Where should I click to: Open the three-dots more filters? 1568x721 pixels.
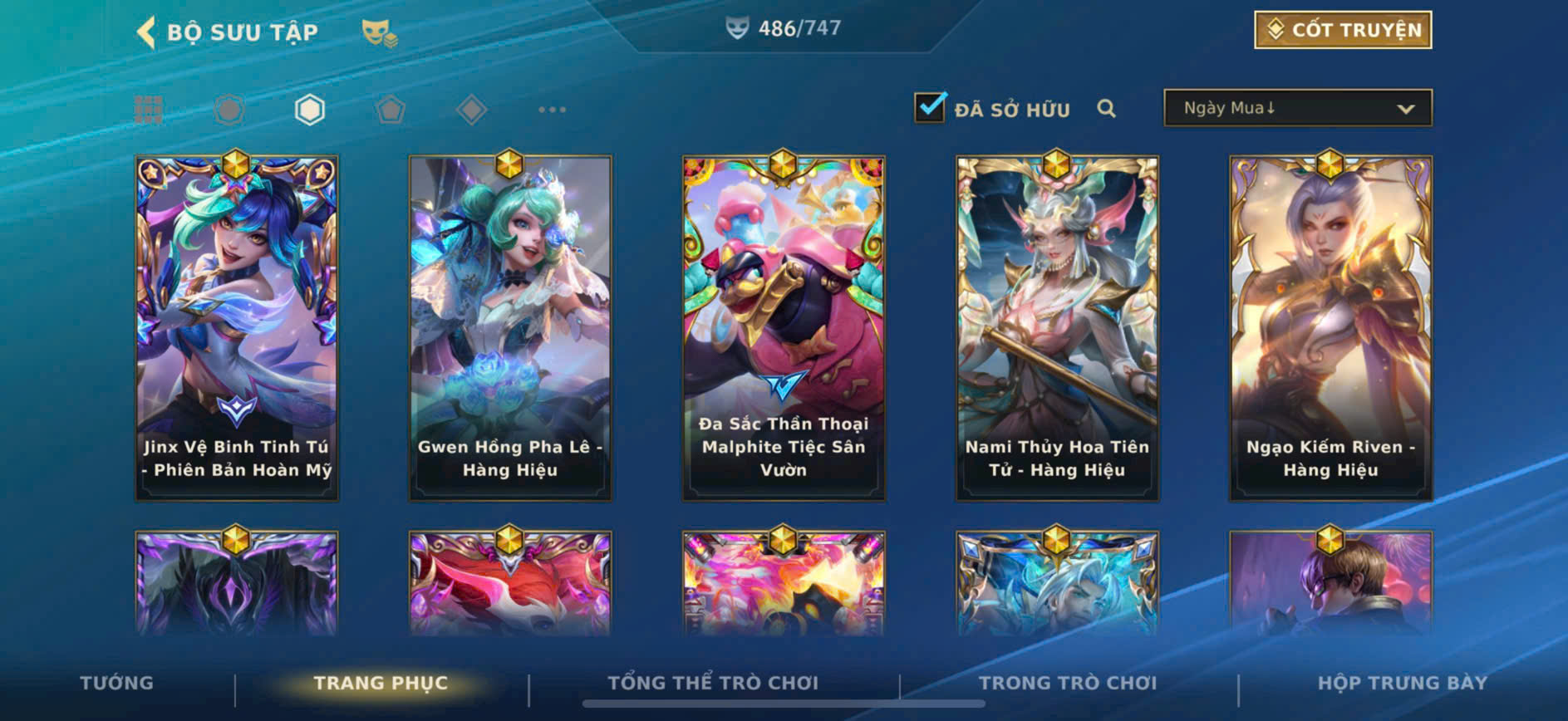(x=552, y=110)
